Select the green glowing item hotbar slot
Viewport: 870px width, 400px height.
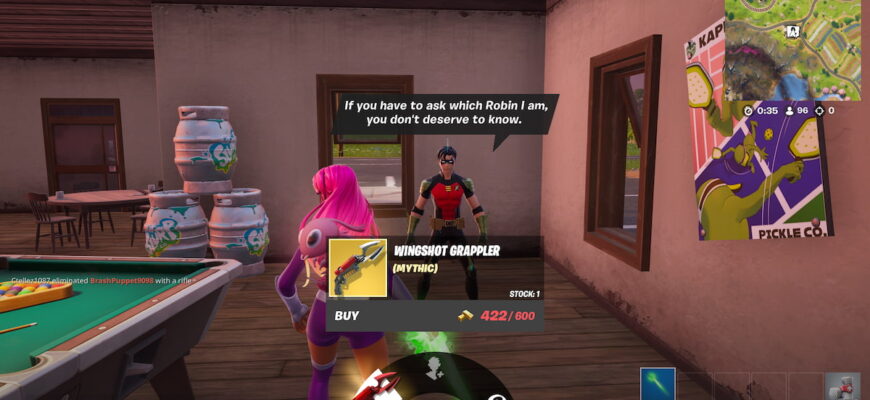[x=658, y=384]
